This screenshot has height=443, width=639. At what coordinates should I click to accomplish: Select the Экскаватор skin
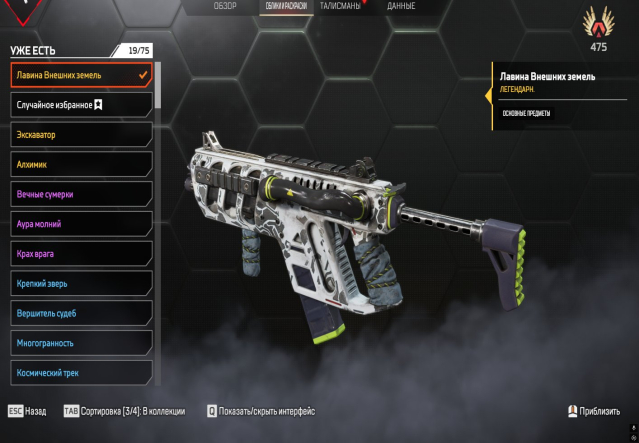pyautogui.click(x=80, y=134)
